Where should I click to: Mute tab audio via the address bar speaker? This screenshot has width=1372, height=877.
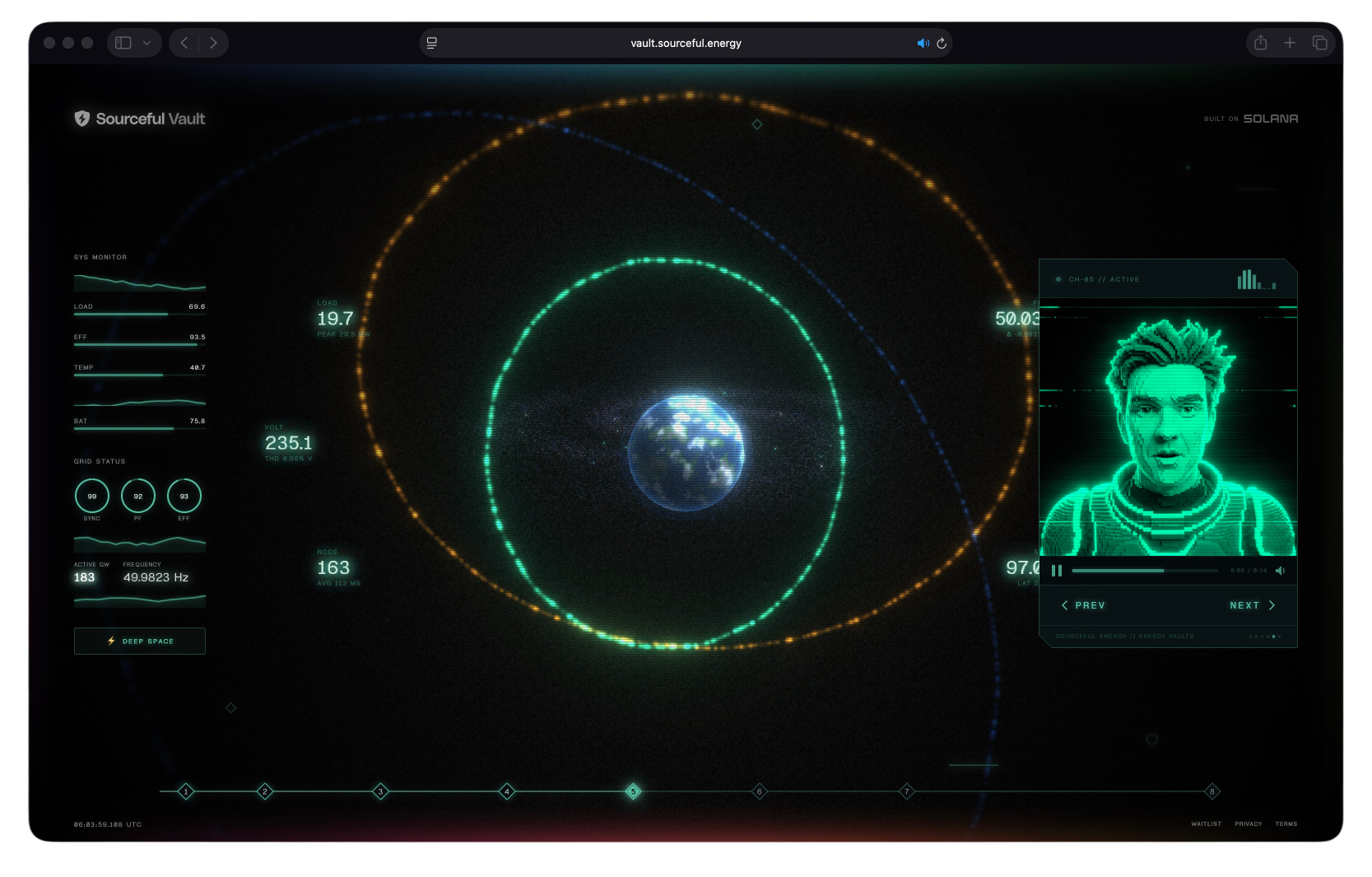[x=923, y=43]
